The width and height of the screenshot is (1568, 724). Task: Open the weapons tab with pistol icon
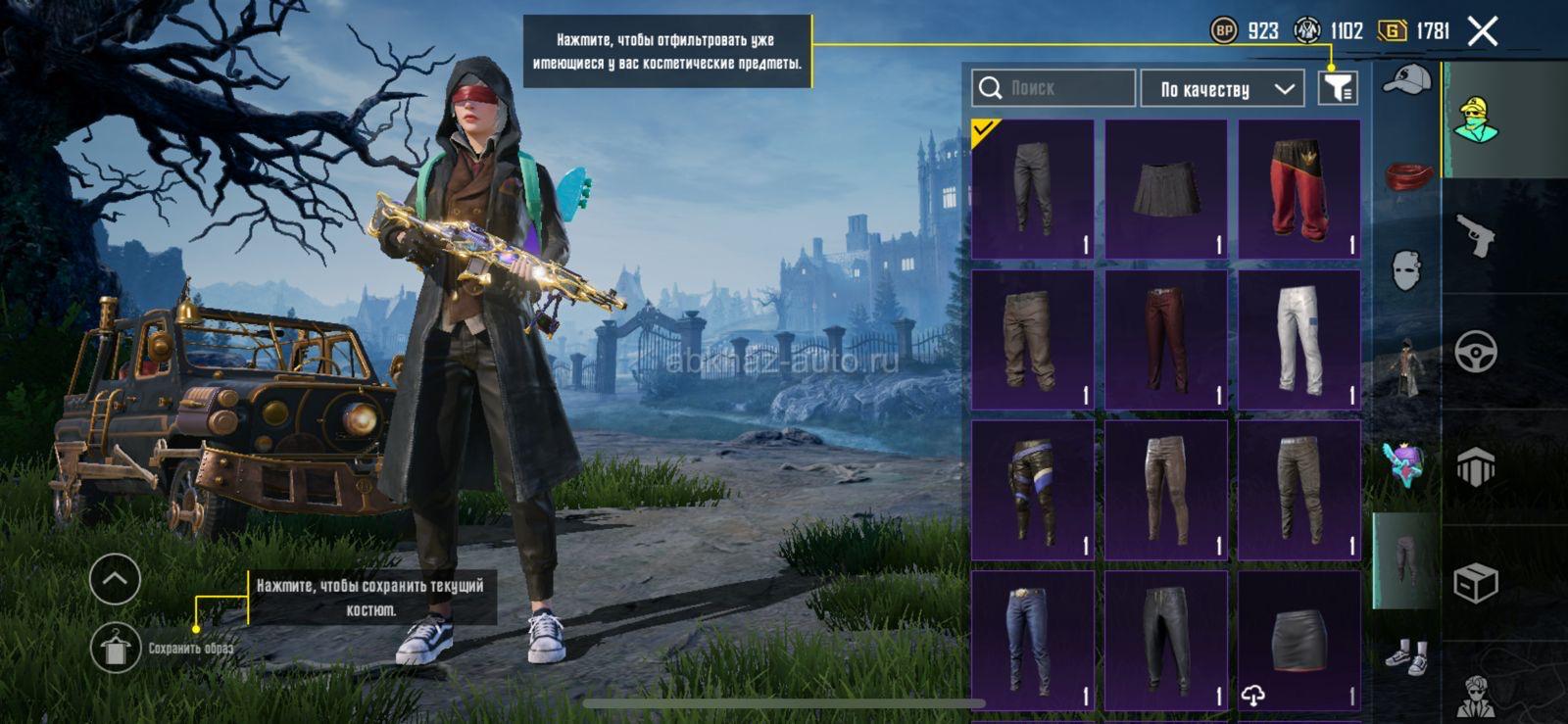point(1477,236)
